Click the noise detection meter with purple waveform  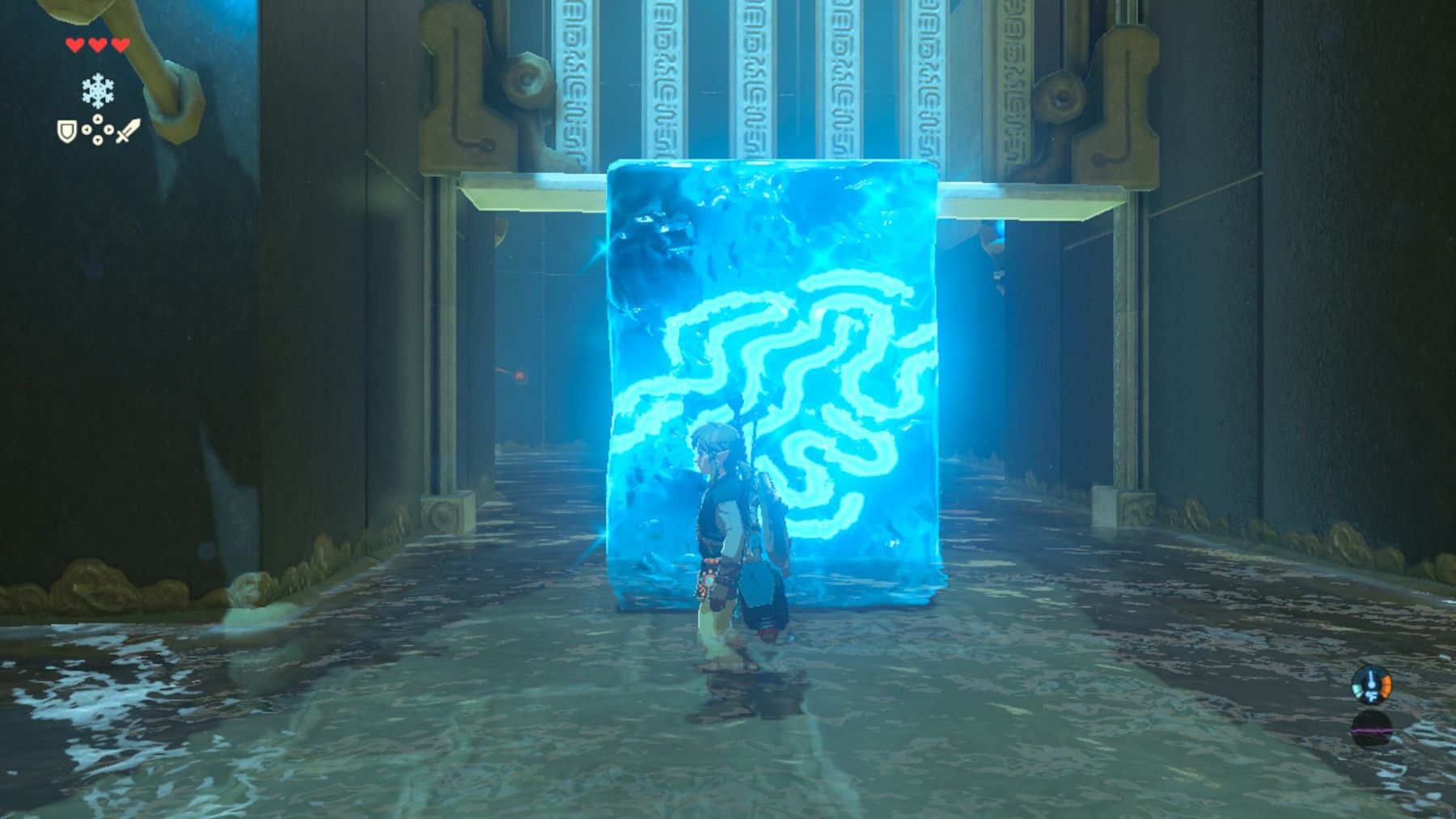coord(1373,730)
